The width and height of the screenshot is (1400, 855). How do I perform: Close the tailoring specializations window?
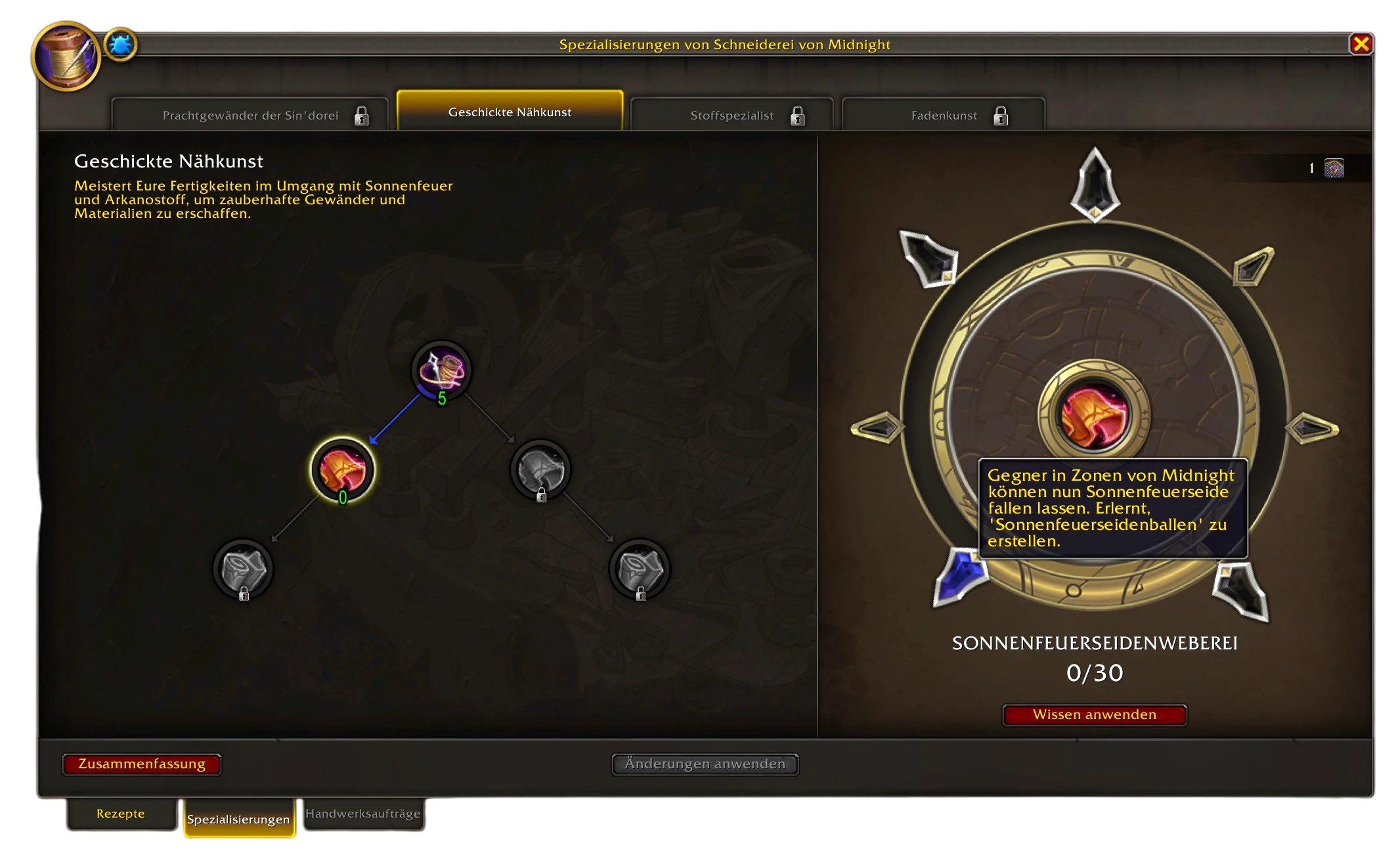coord(1361,44)
